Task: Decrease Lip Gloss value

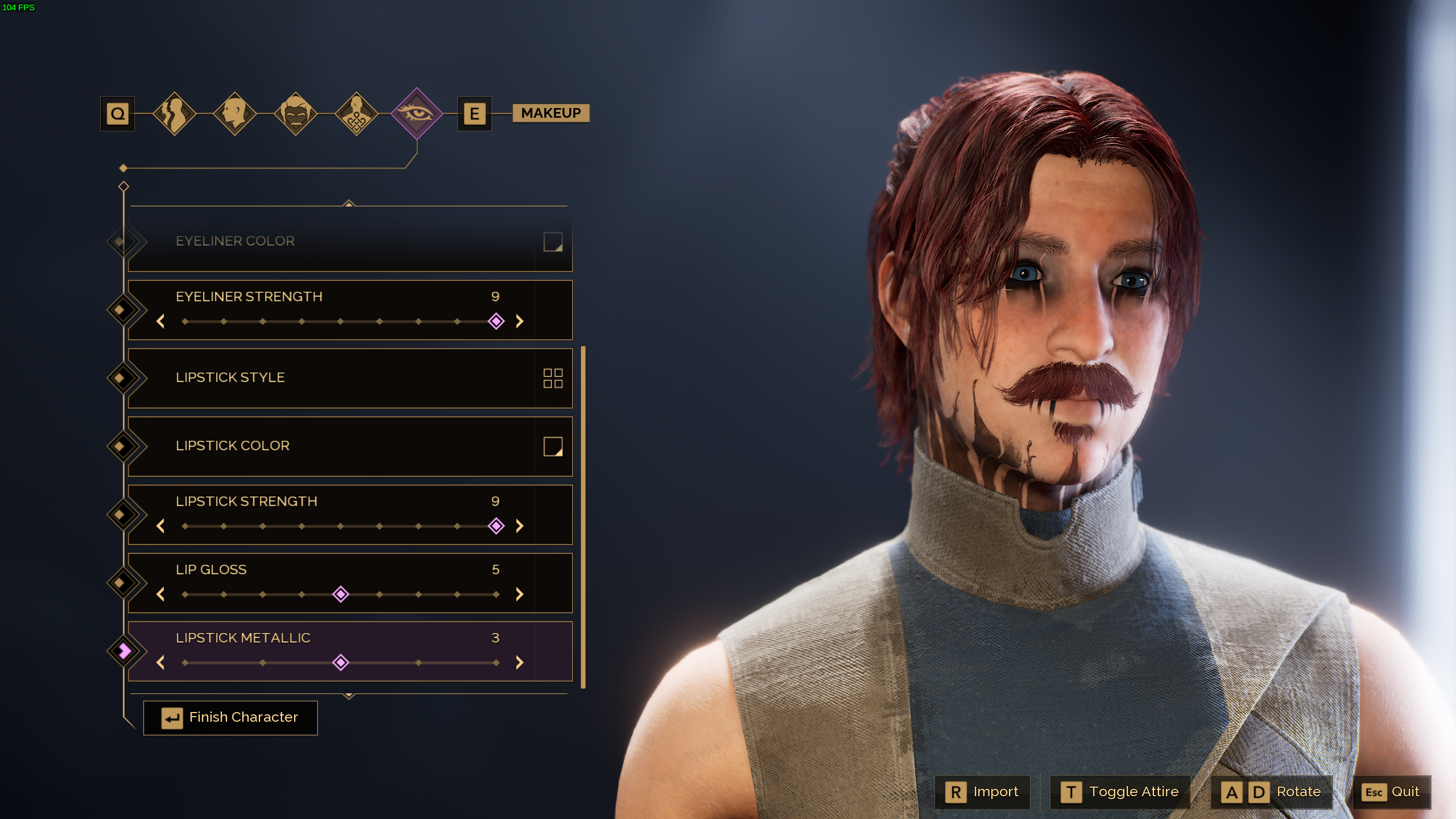Action: click(160, 594)
